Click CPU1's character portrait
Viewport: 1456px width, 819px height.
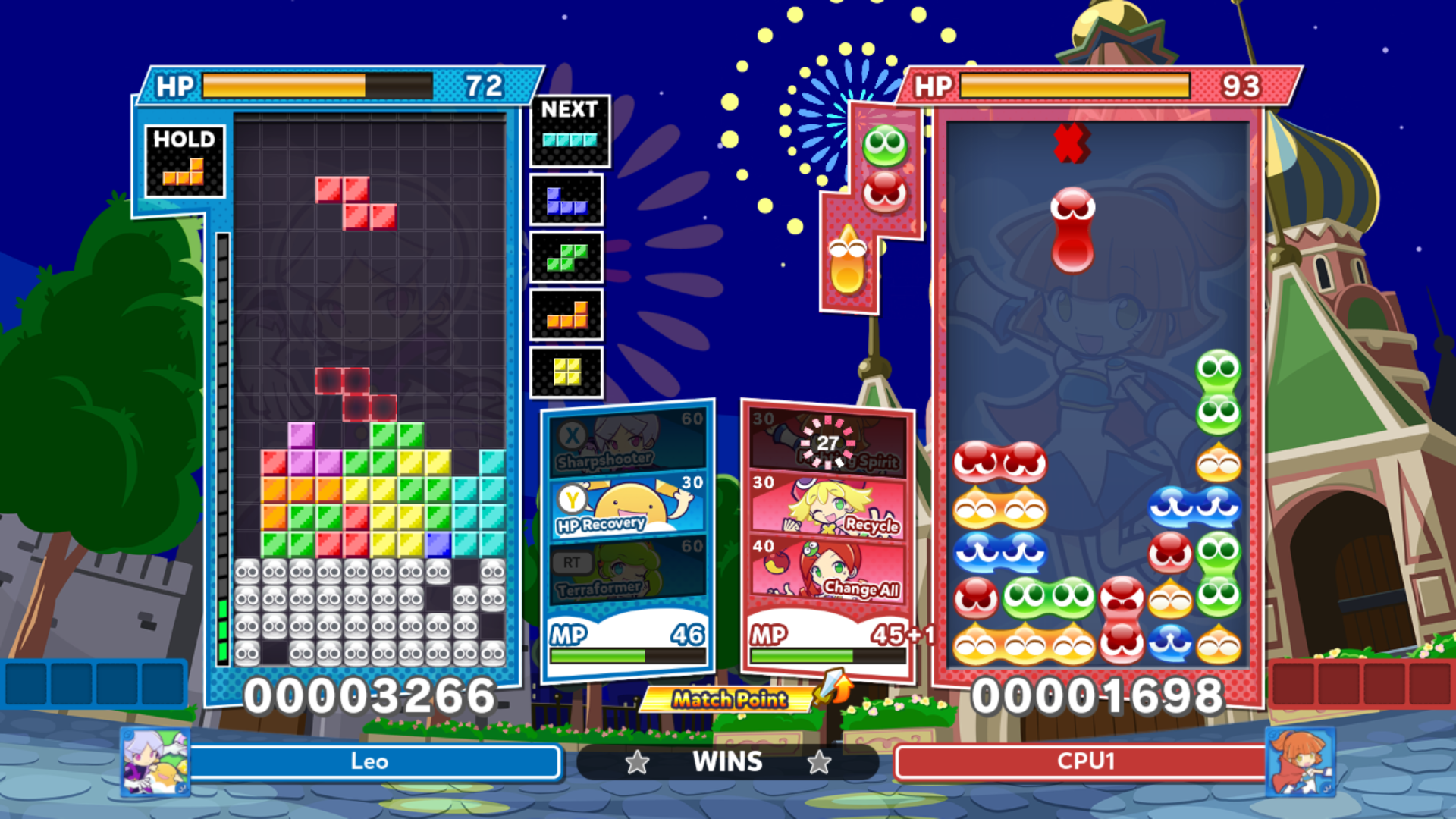(x=1301, y=761)
